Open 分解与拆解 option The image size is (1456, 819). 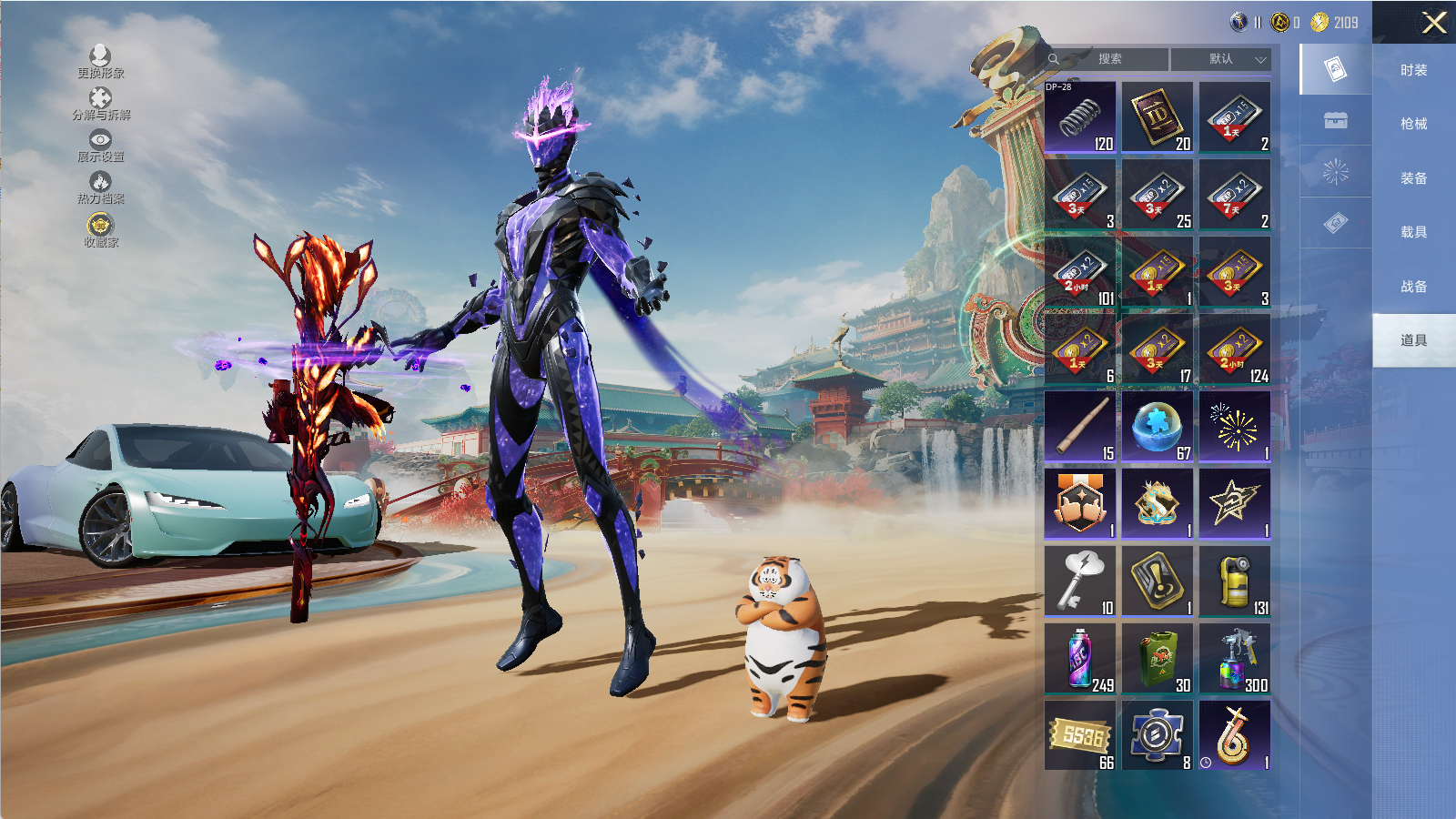click(x=100, y=103)
